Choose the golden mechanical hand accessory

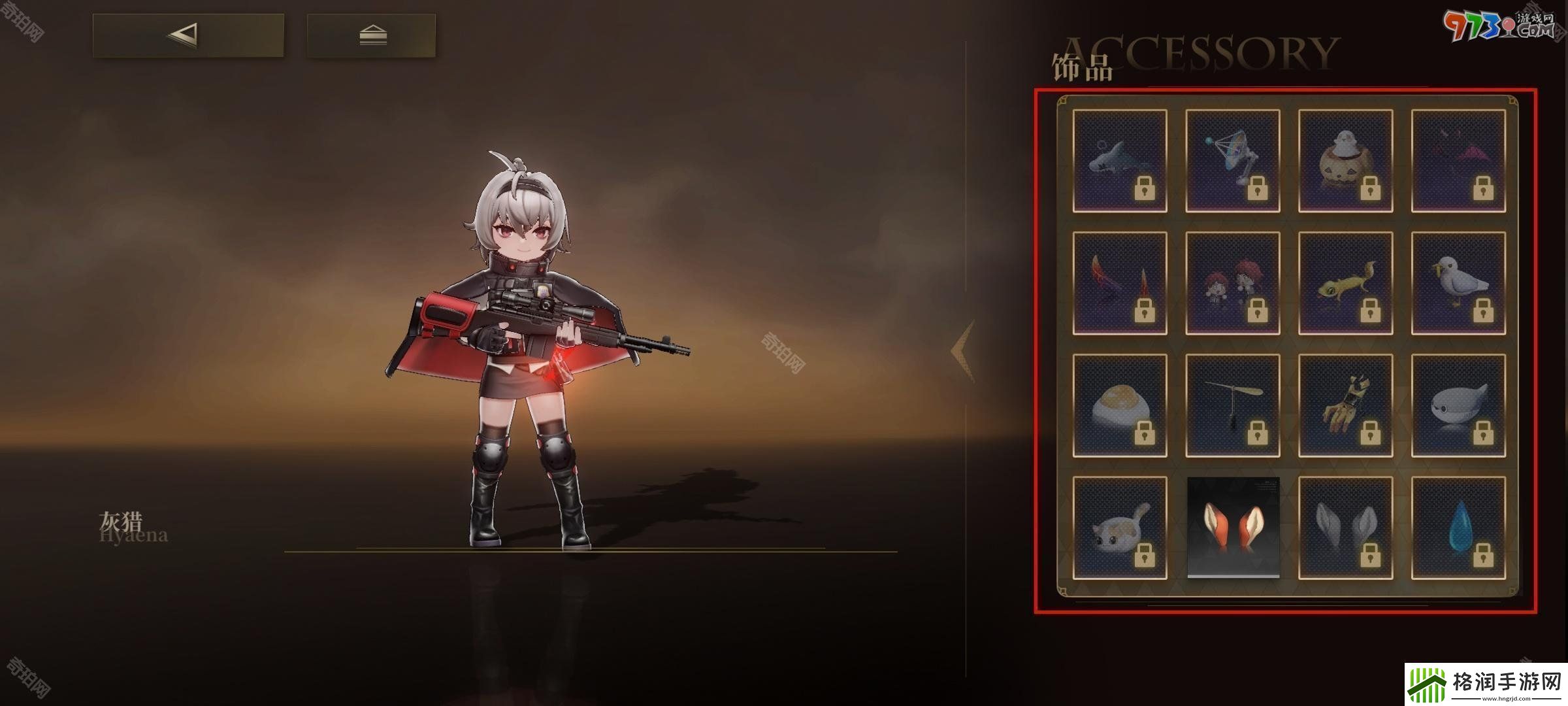(x=1345, y=405)
